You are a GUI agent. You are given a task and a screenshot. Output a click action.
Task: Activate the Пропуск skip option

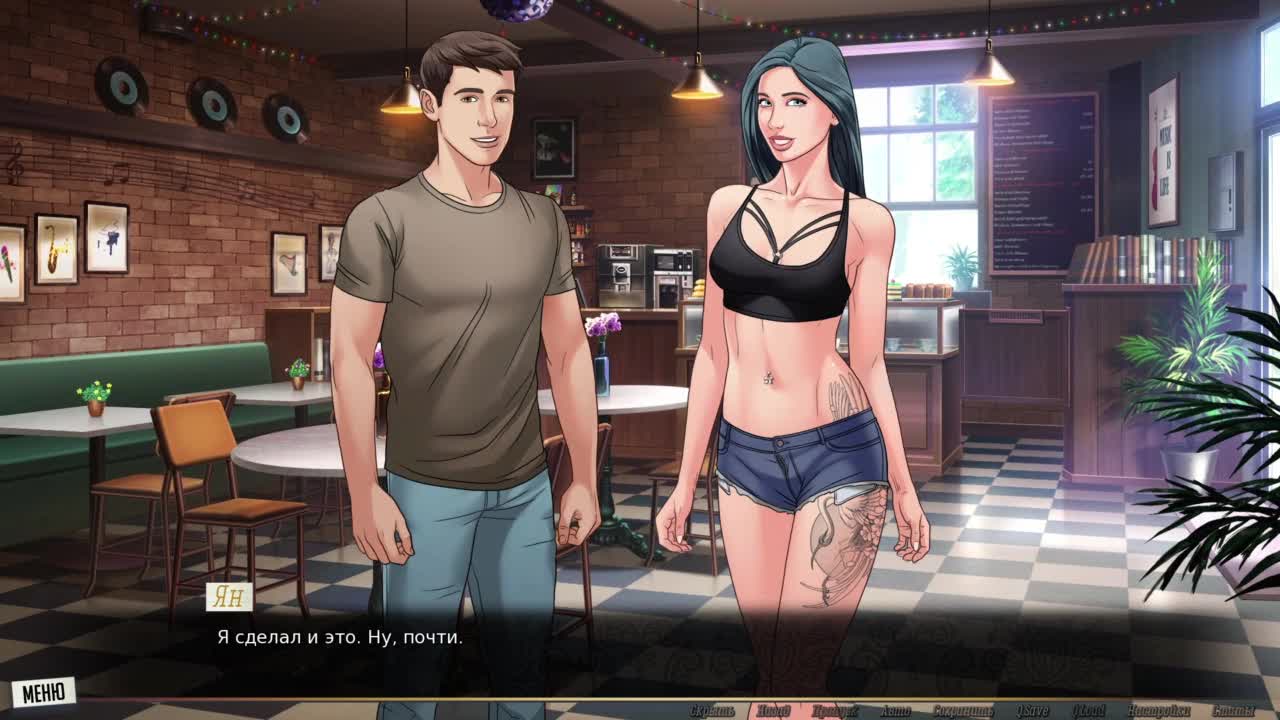(834, 711)
